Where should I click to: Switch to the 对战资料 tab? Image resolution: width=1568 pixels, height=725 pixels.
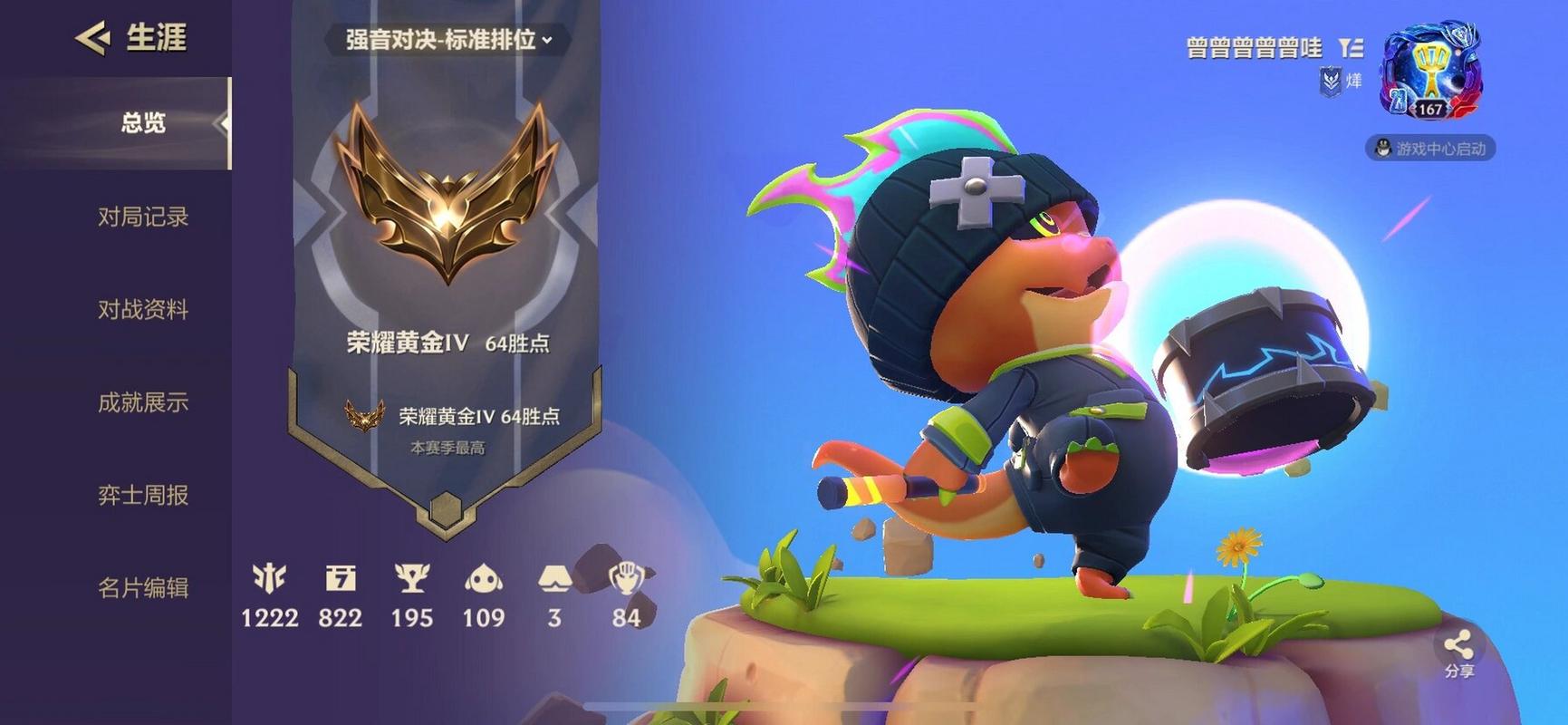(143, 310)
